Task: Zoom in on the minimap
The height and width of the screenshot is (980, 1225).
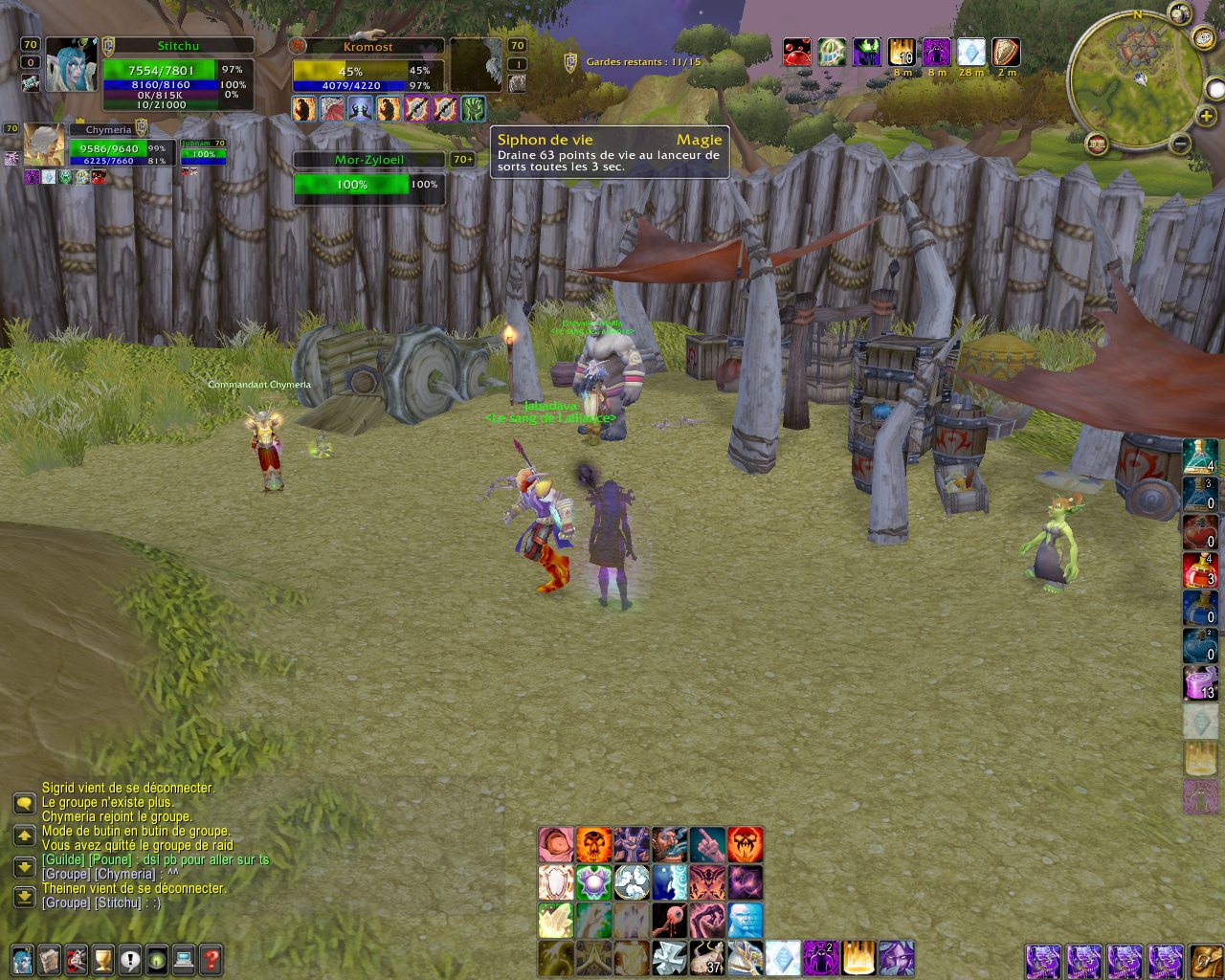Action: click(1206, 117)
